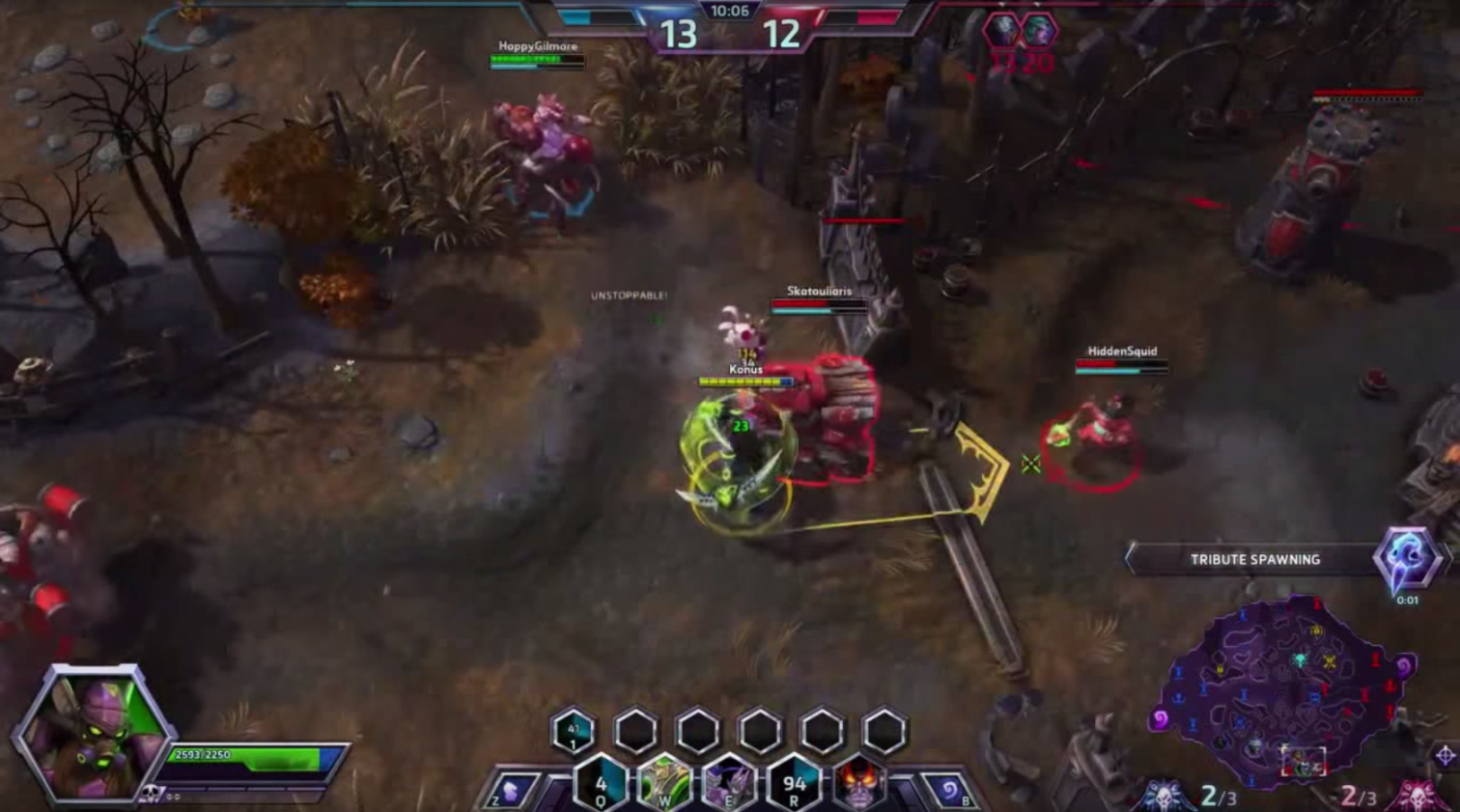Screen dimensions: 1460x812
Task: Select the Tribute Spawning objective banner
Action: (1254, 559)
